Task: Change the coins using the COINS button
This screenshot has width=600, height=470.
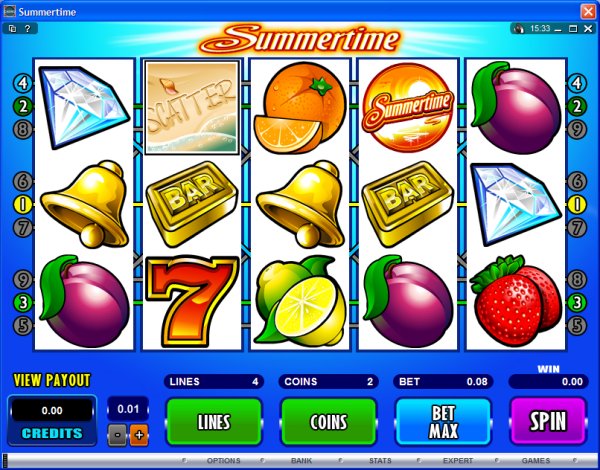Action: [x=328, y=421]
